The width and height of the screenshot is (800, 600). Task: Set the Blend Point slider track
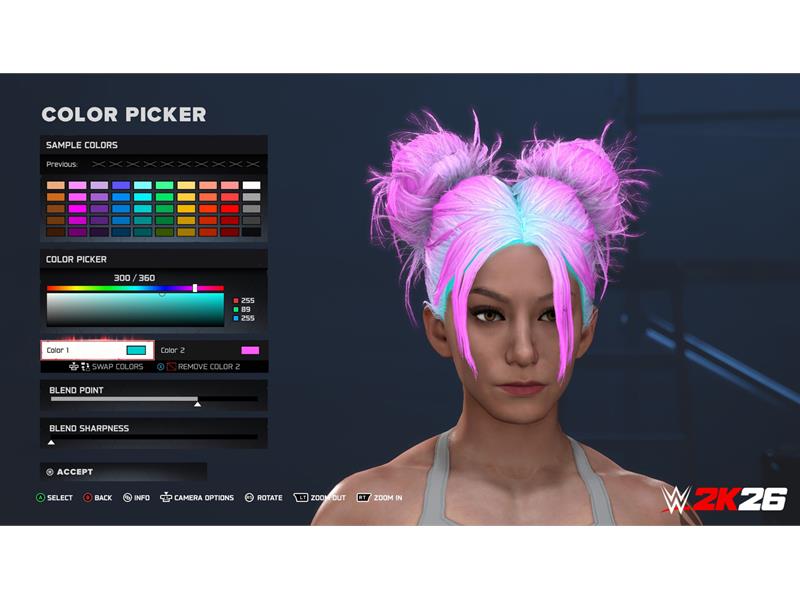pyautogui.click(x=154, y=399)
